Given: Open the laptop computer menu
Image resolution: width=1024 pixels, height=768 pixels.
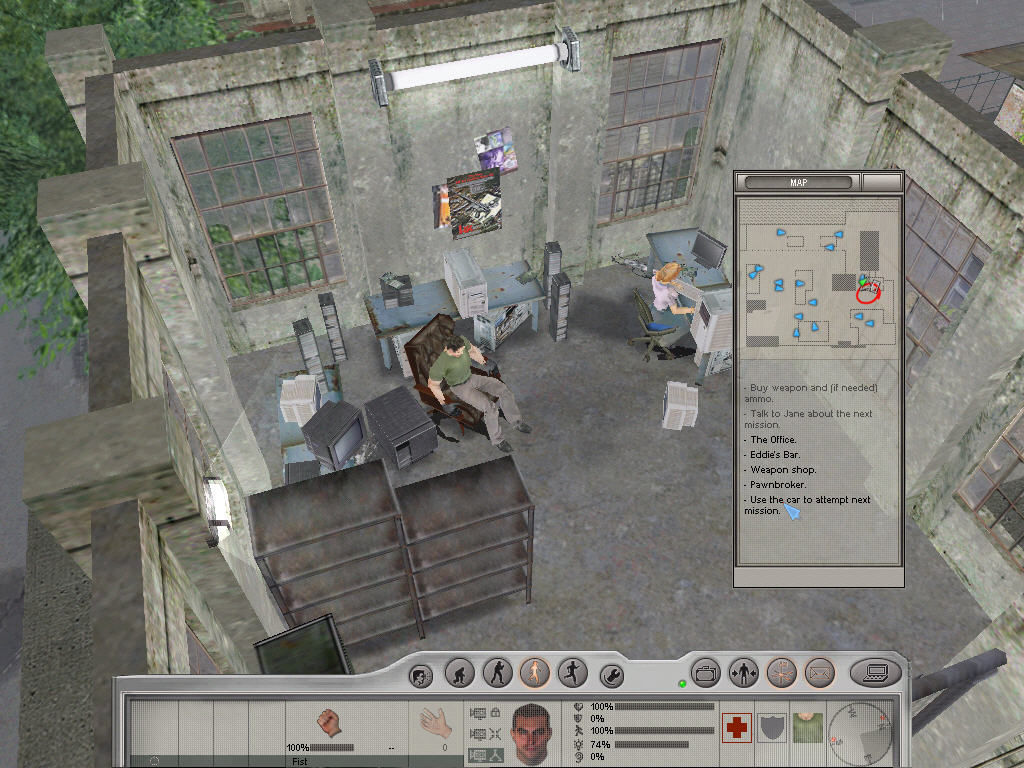Looking at the screenshot, I should pyautogui.click(x=876, y=672).
